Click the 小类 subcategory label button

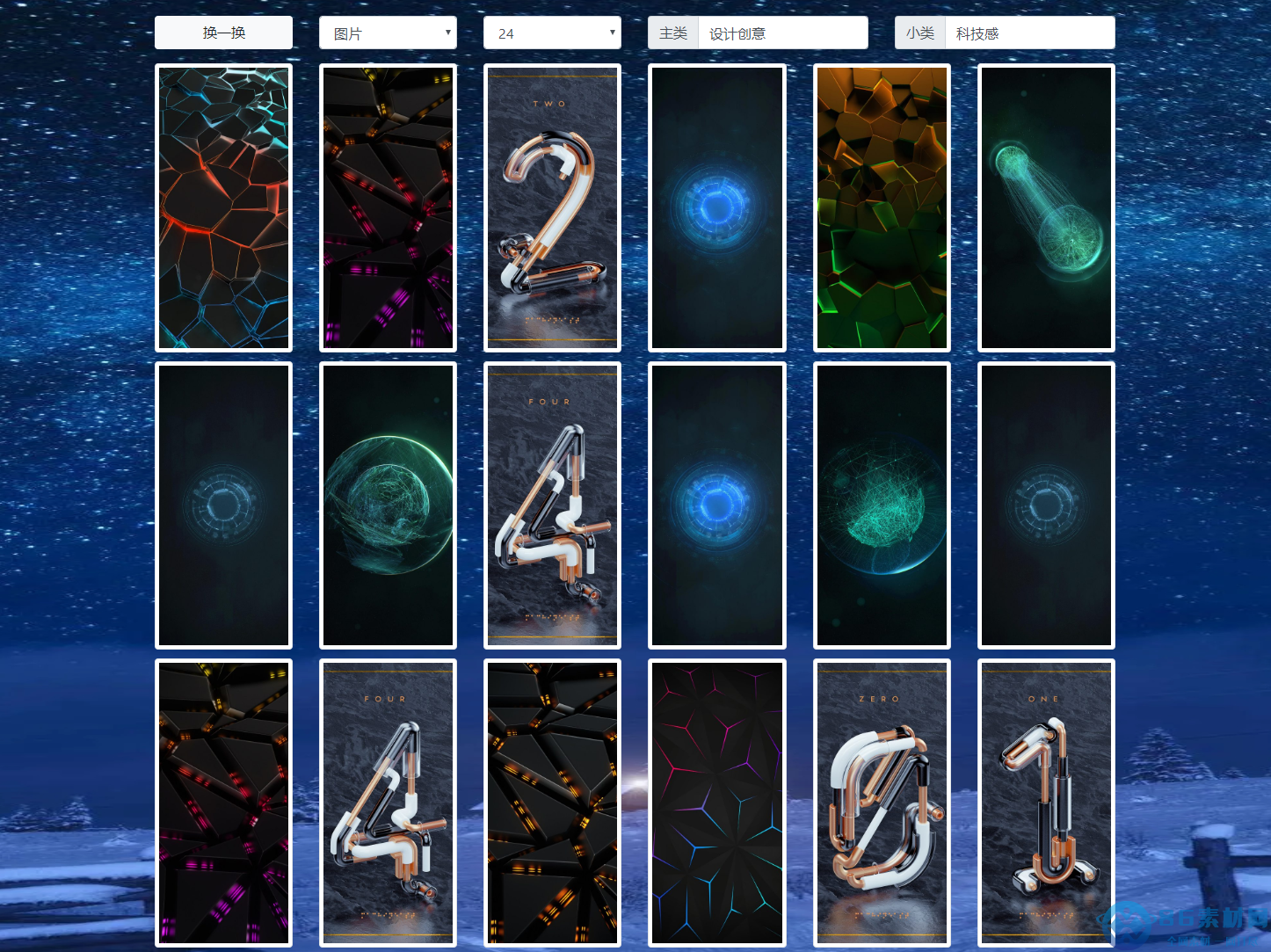pos(919,33)
